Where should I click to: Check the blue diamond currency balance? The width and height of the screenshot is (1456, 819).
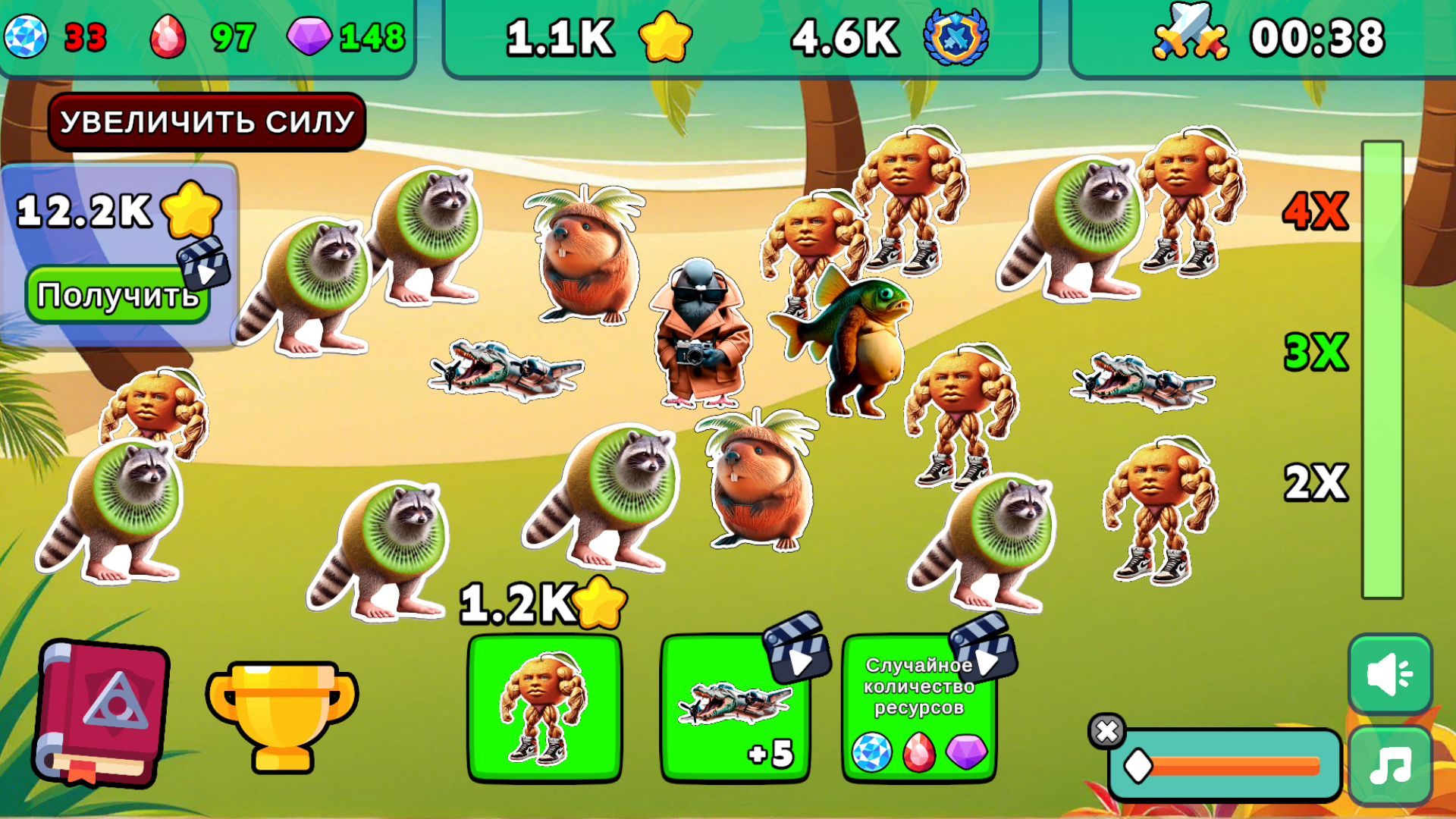[x=53, y=34]
